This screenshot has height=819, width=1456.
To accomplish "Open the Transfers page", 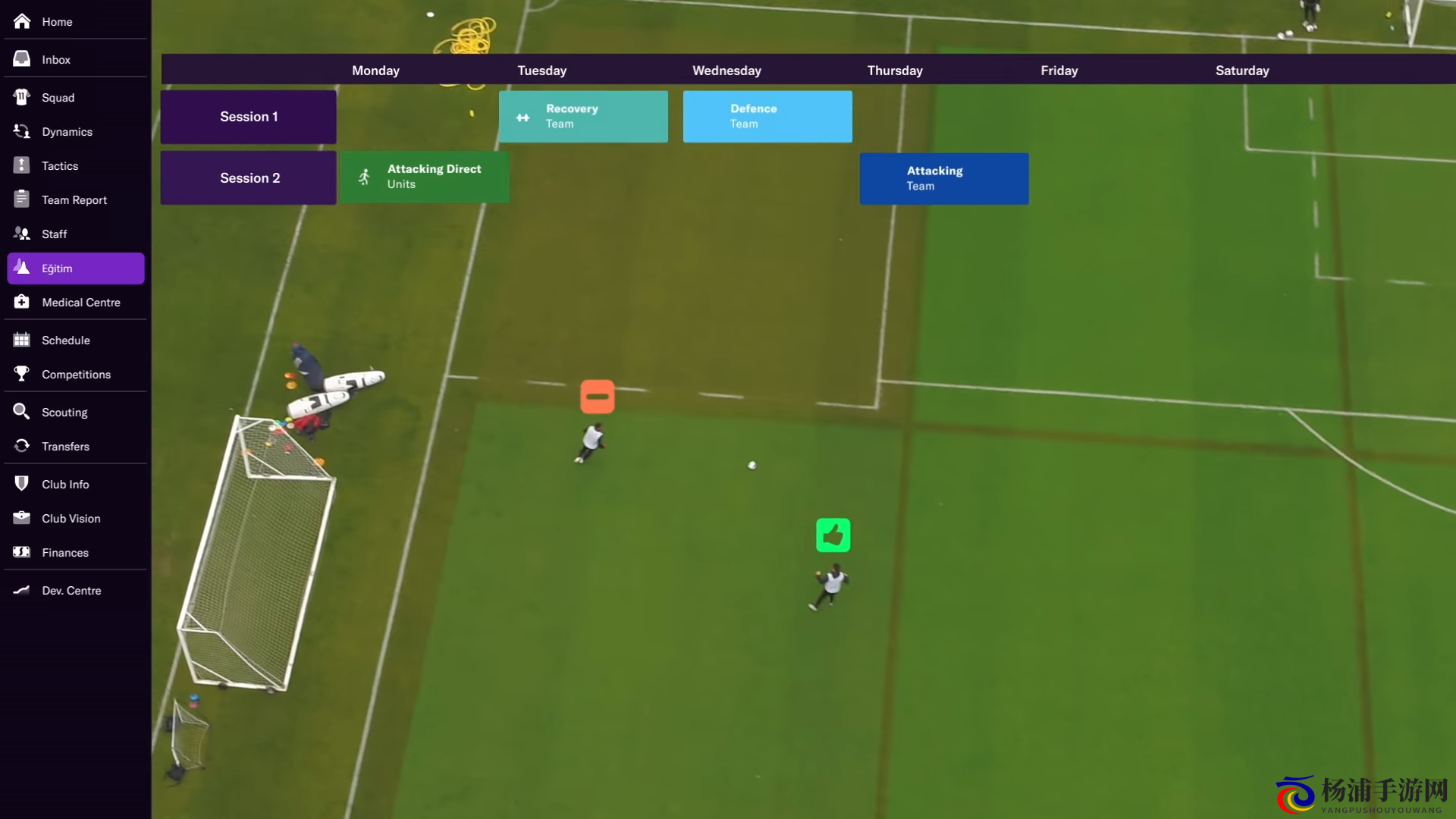I will 65,447.
